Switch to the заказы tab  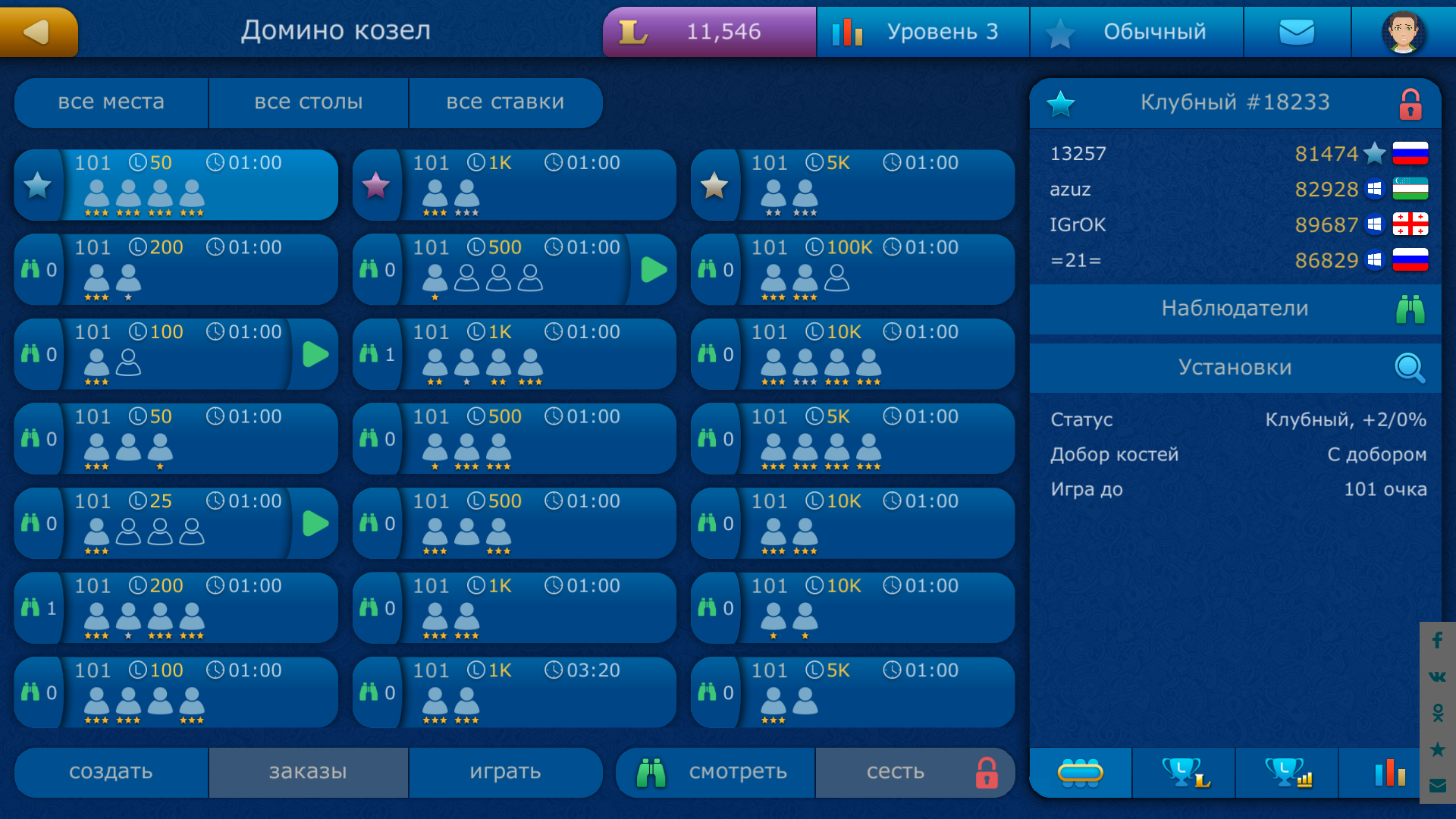point(308,772)
